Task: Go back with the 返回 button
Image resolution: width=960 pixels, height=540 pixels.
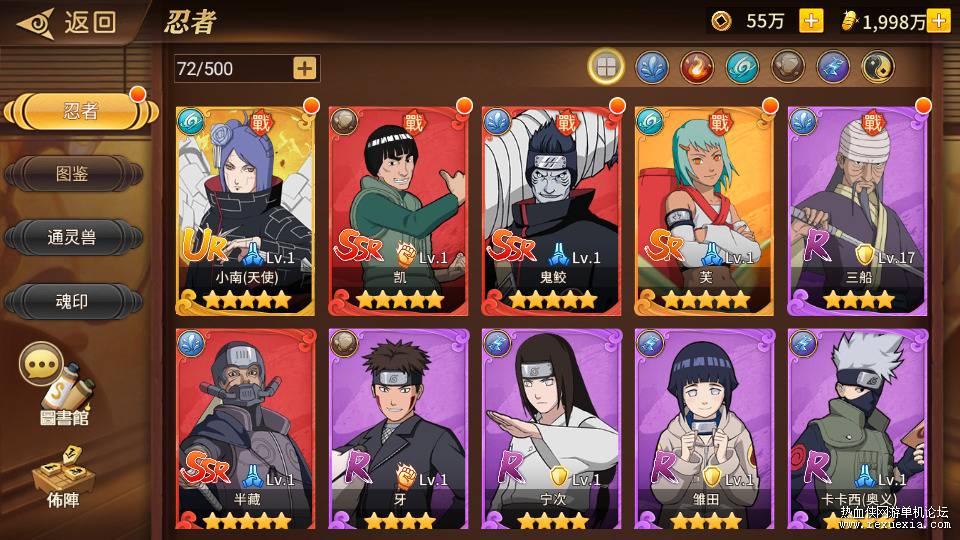Action: point(70,22)
